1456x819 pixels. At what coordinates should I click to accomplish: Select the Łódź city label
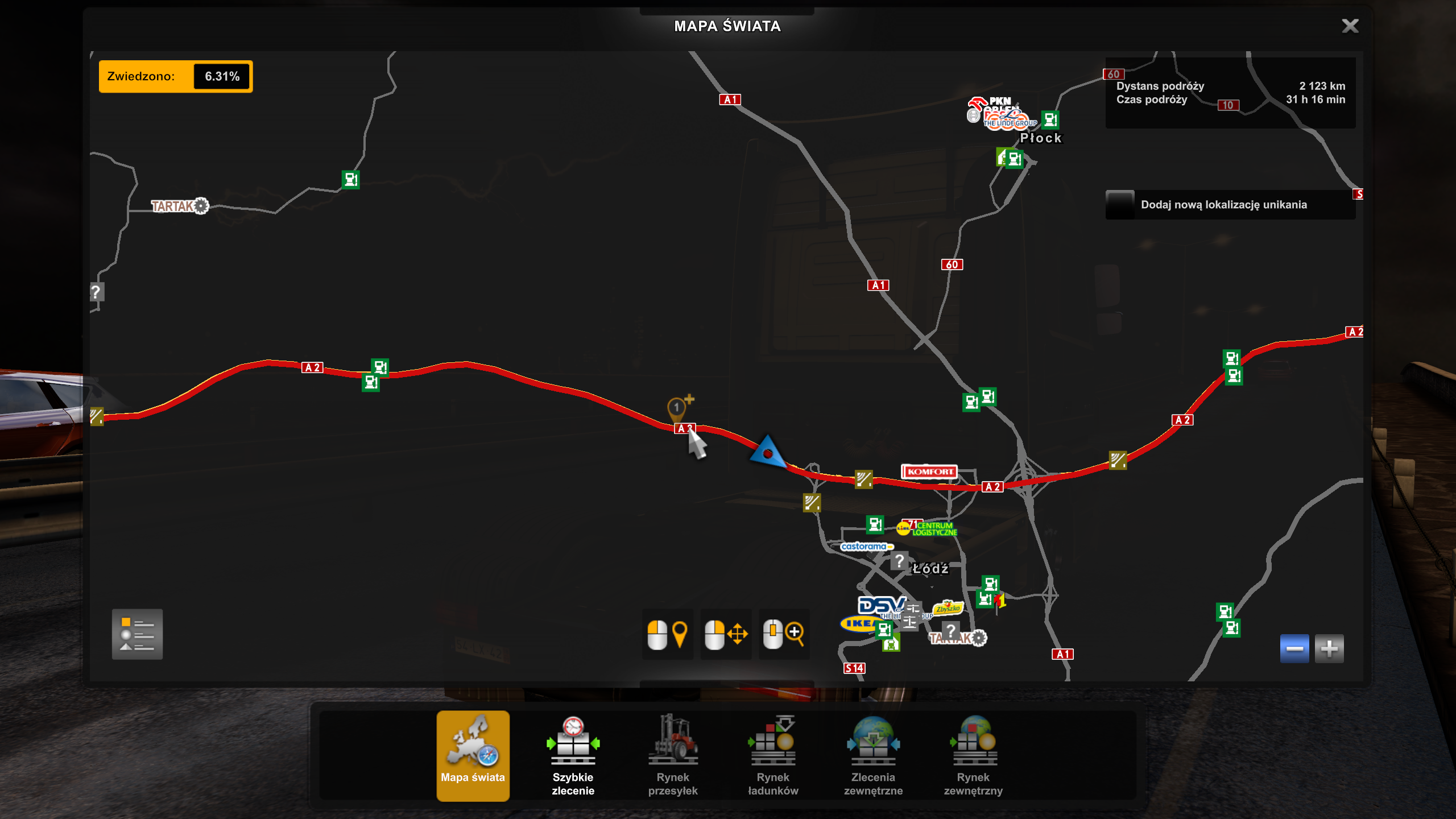tap(930, 568)
